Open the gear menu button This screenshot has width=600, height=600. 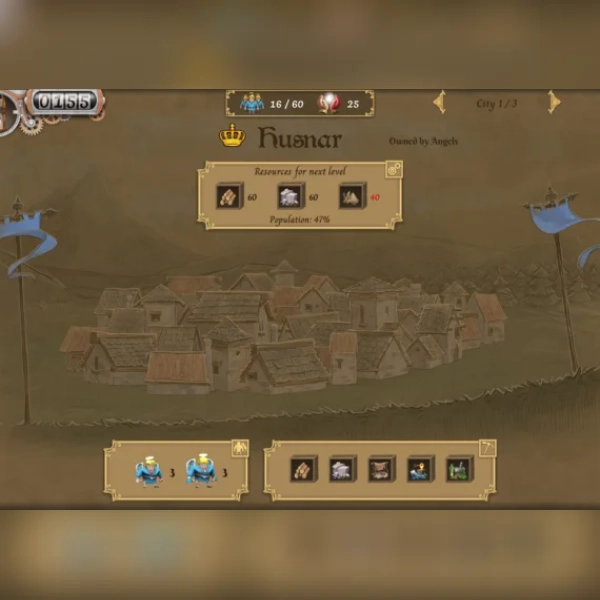pyautogui.click(x=10, y=111)
